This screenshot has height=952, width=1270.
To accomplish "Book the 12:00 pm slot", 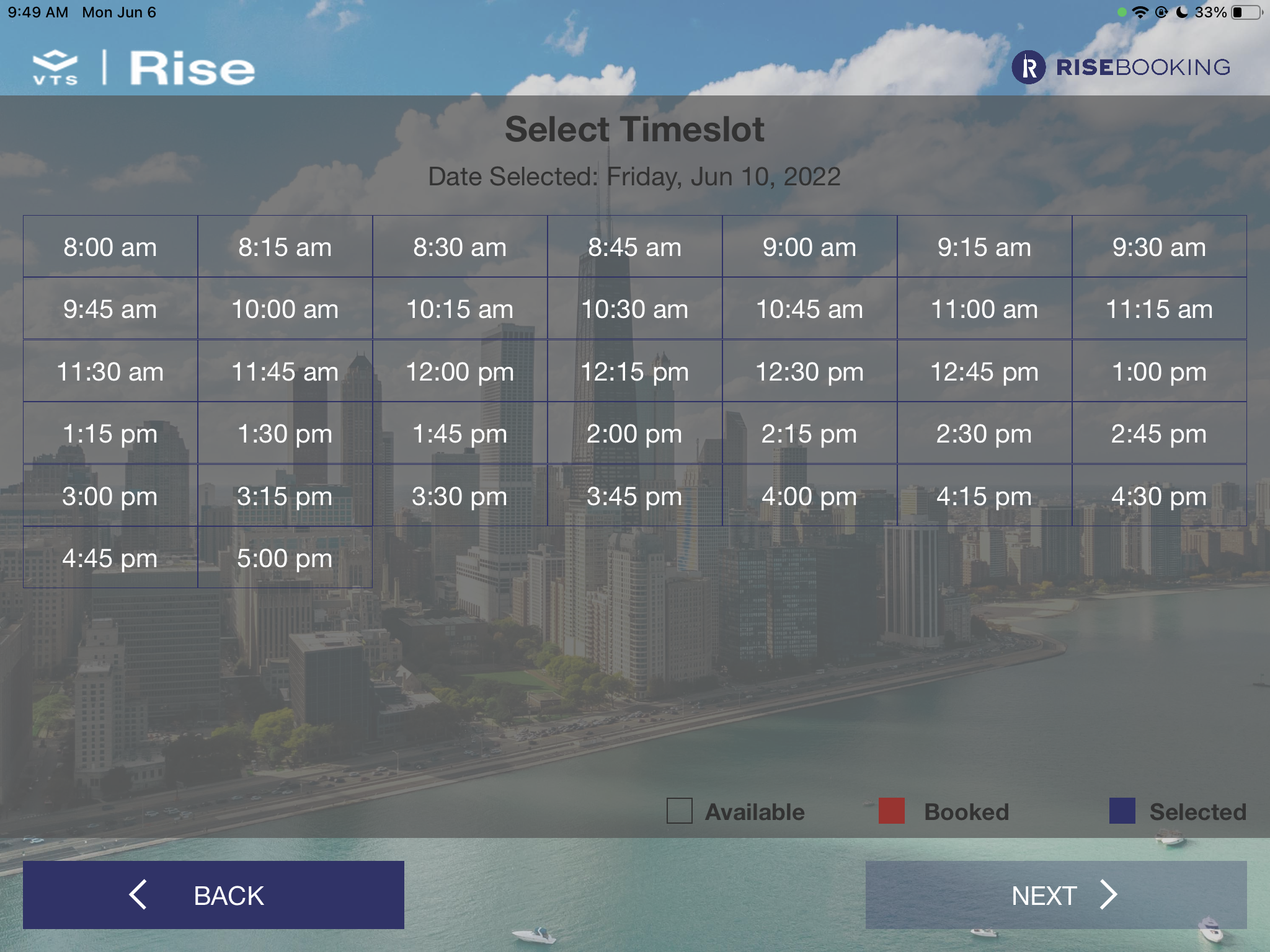I will tap(460, 371).
